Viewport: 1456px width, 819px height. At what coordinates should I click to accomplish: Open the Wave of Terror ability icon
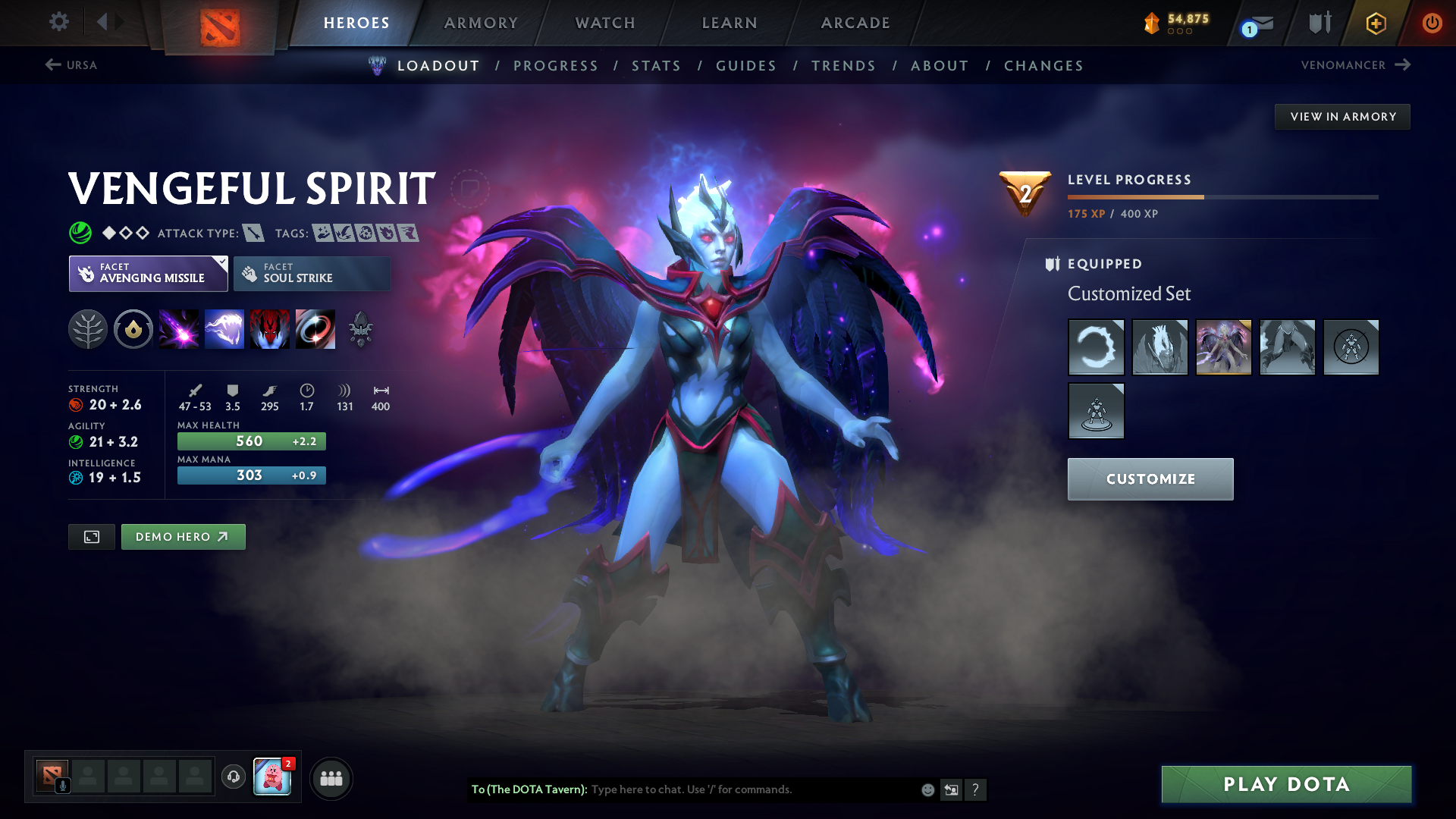click(x=224, y=329)
